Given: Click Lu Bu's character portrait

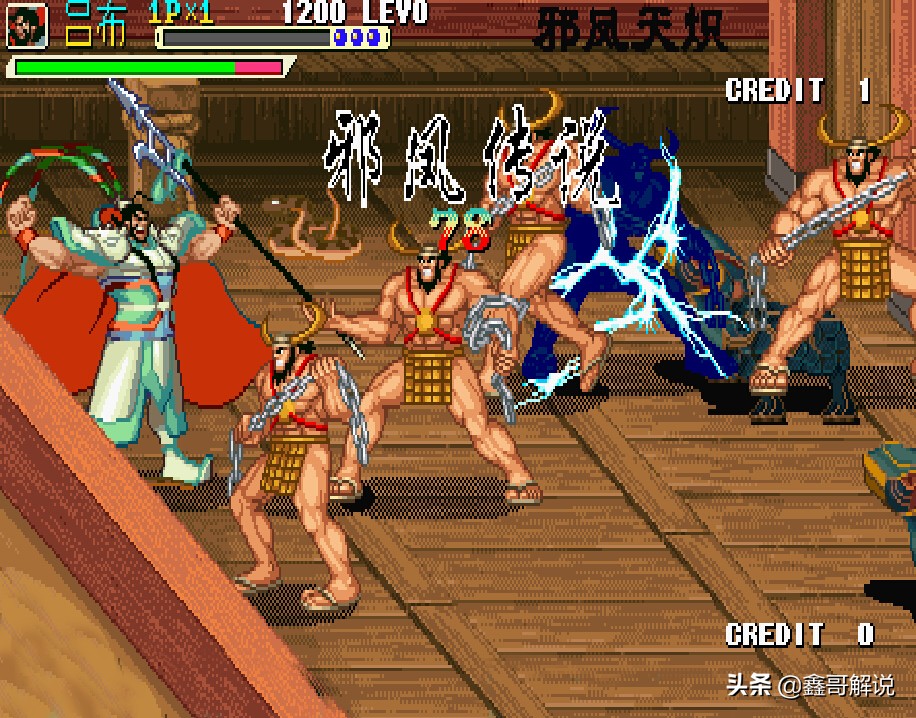Looking at the screenshot, I should [27, 26].
